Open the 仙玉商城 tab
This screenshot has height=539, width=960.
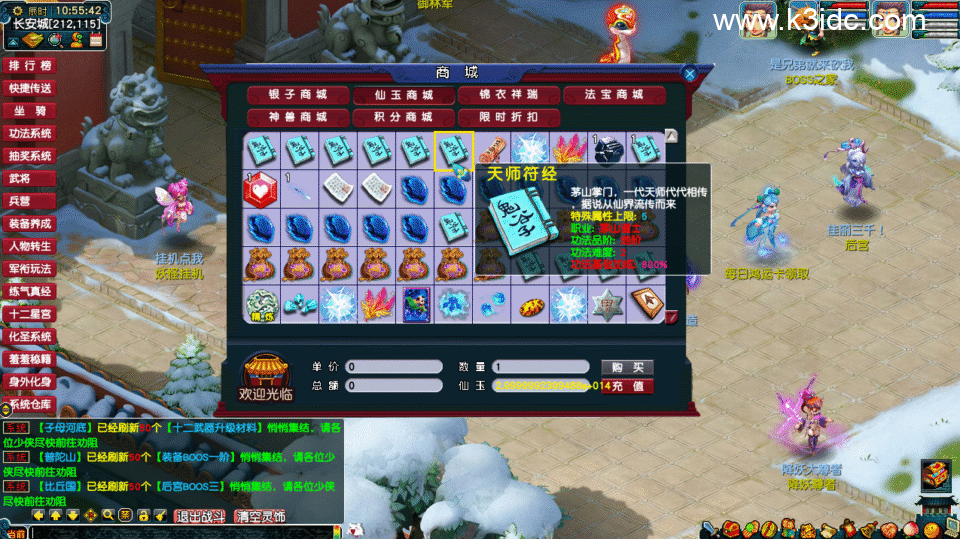pyautogui.click(x=403, y=95)
